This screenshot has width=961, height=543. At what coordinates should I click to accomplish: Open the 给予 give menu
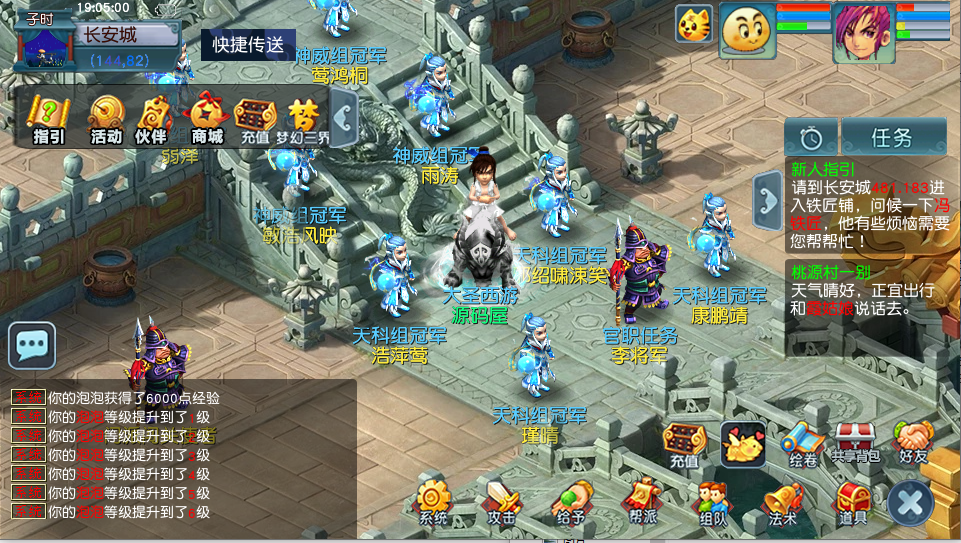(570, 501)
